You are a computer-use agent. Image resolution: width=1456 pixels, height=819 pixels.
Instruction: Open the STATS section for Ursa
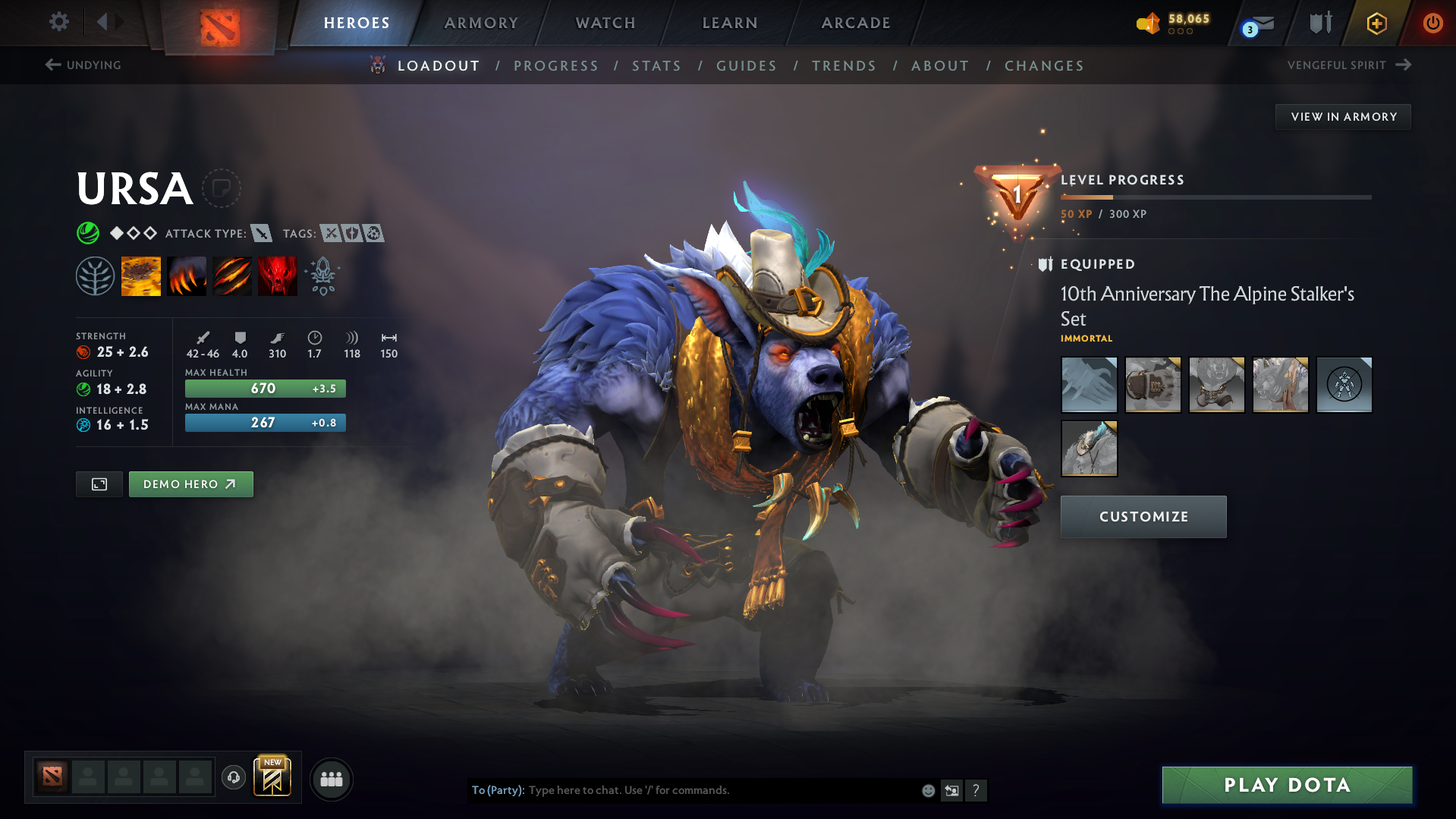[x=656, y=65]
